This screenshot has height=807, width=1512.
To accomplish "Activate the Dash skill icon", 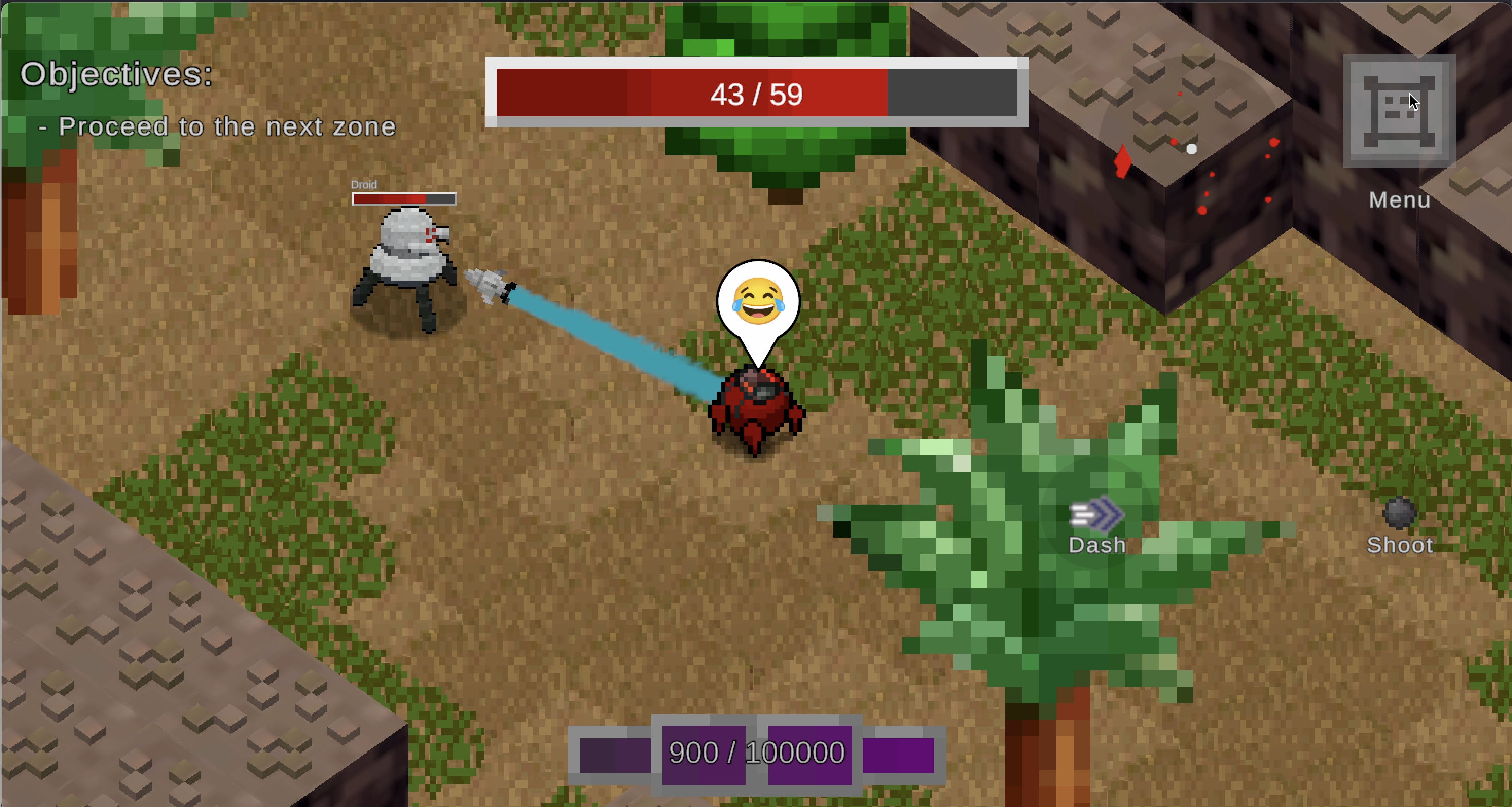I will coord(1096,512).
